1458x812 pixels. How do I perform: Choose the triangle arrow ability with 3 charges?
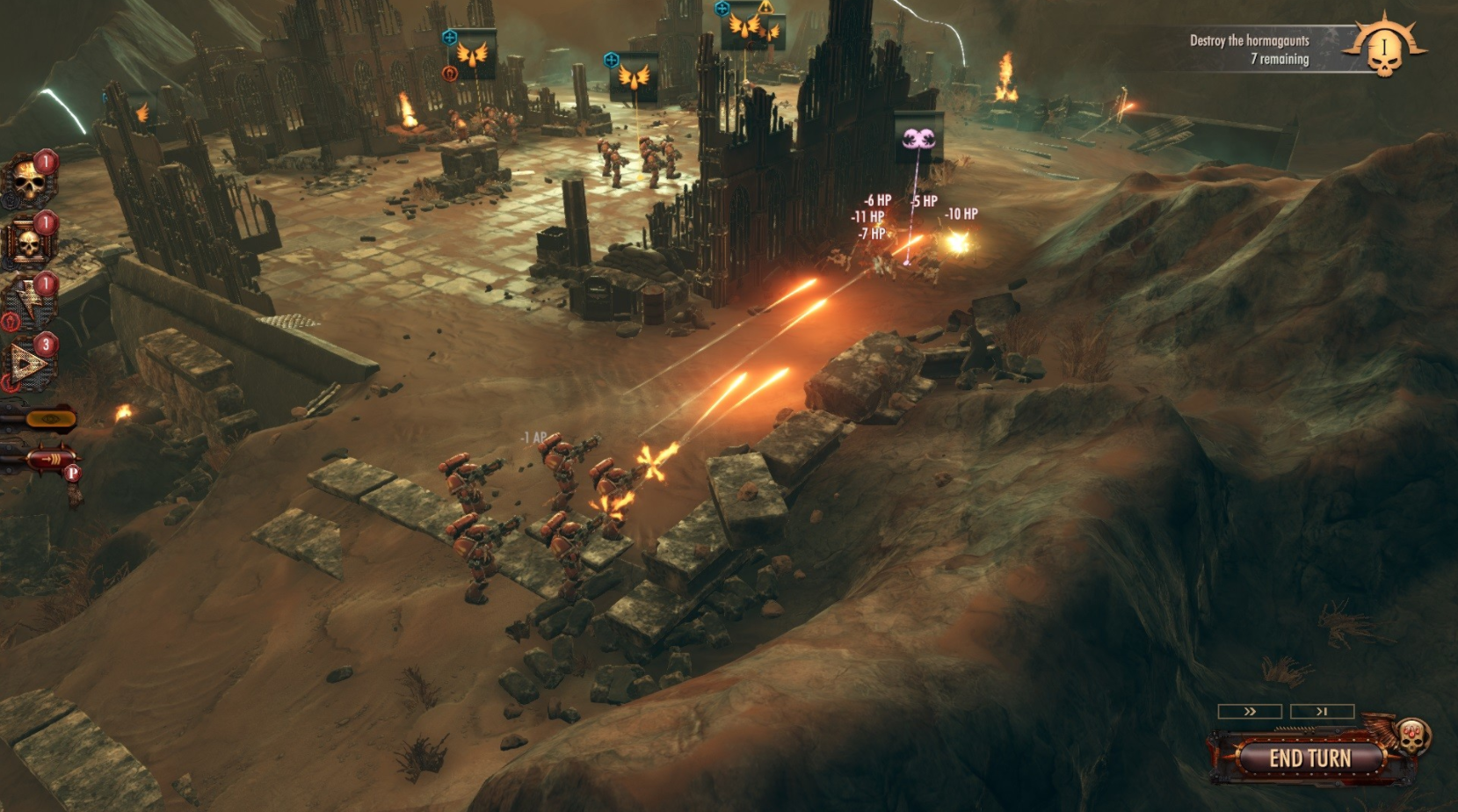click(x=28, y=361)
